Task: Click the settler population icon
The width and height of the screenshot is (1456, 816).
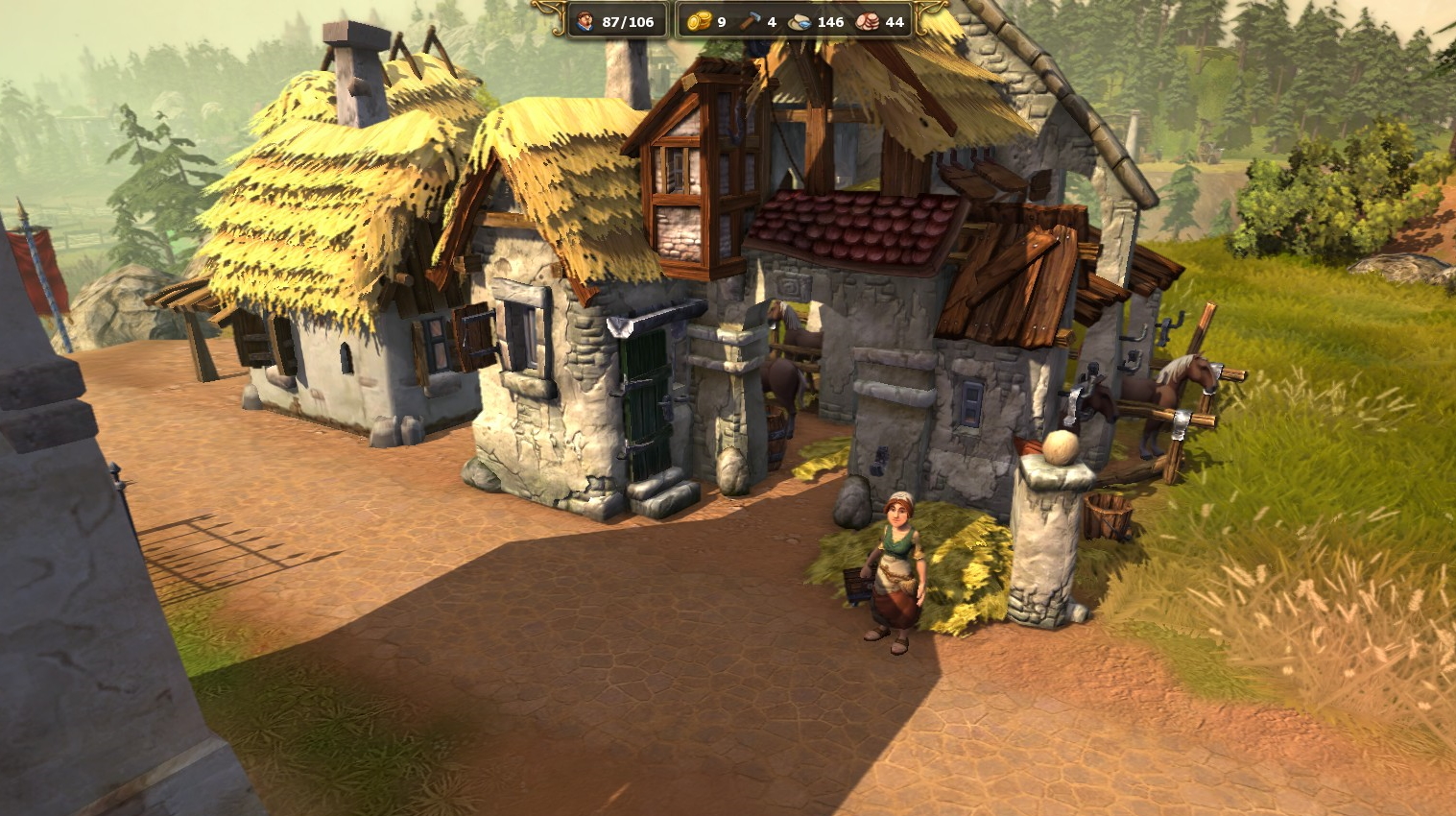Action: tap(585, 21)
